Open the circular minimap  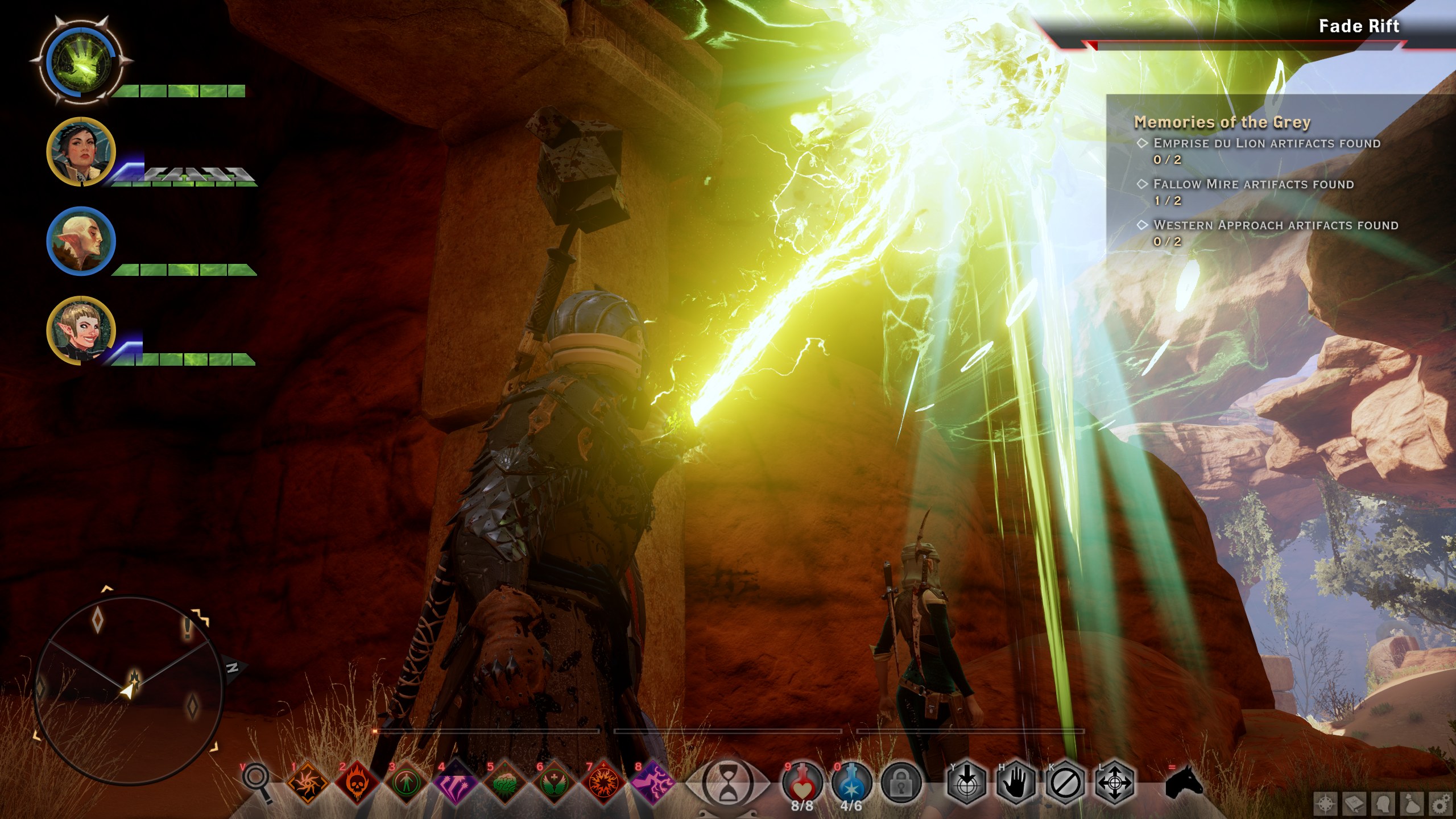(x=127, y=689)
